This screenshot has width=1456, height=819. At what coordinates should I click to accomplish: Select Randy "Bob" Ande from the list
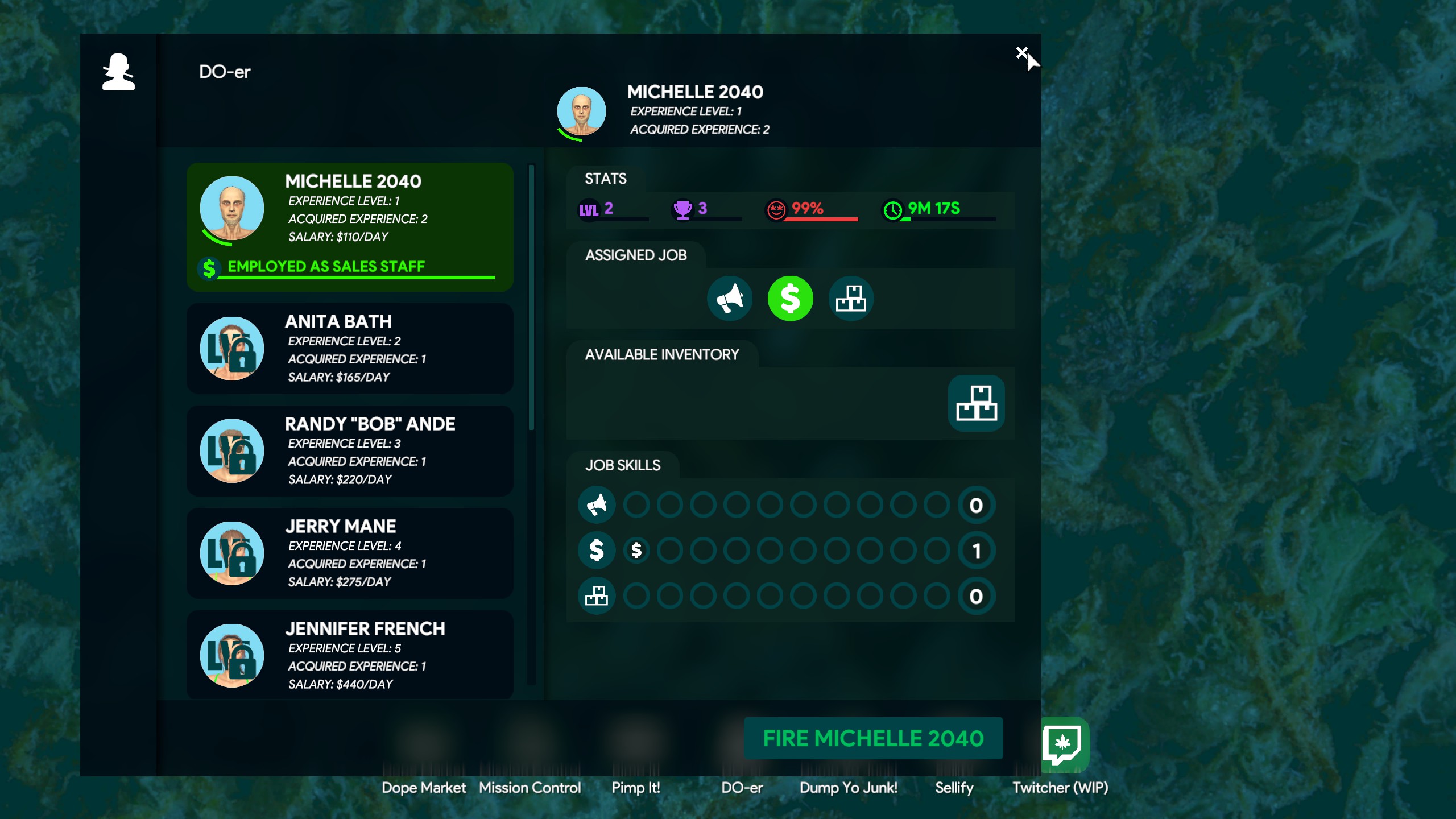pos(350,451)
